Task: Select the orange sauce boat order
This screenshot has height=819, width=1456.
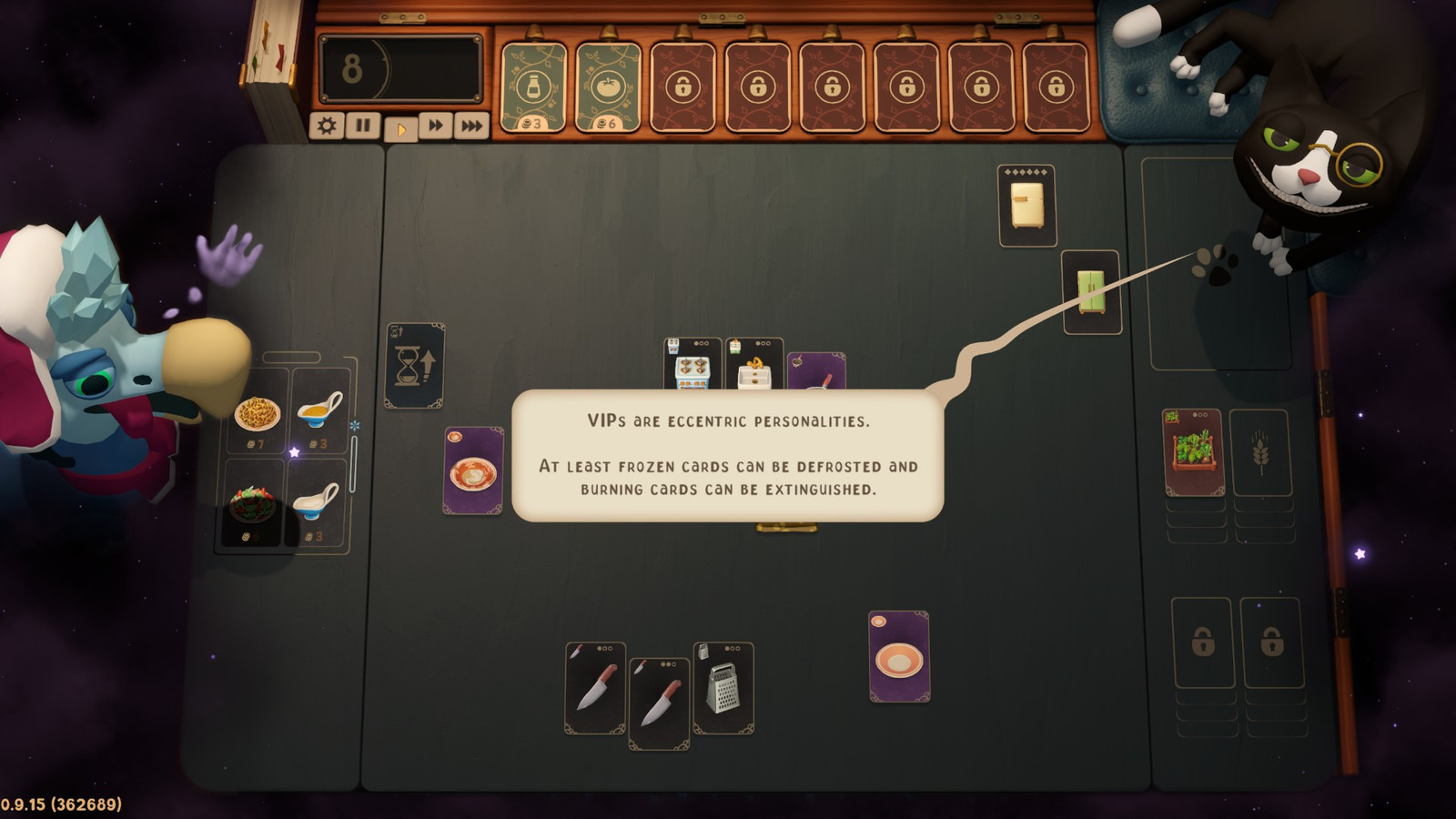Action: click(318, 411)
